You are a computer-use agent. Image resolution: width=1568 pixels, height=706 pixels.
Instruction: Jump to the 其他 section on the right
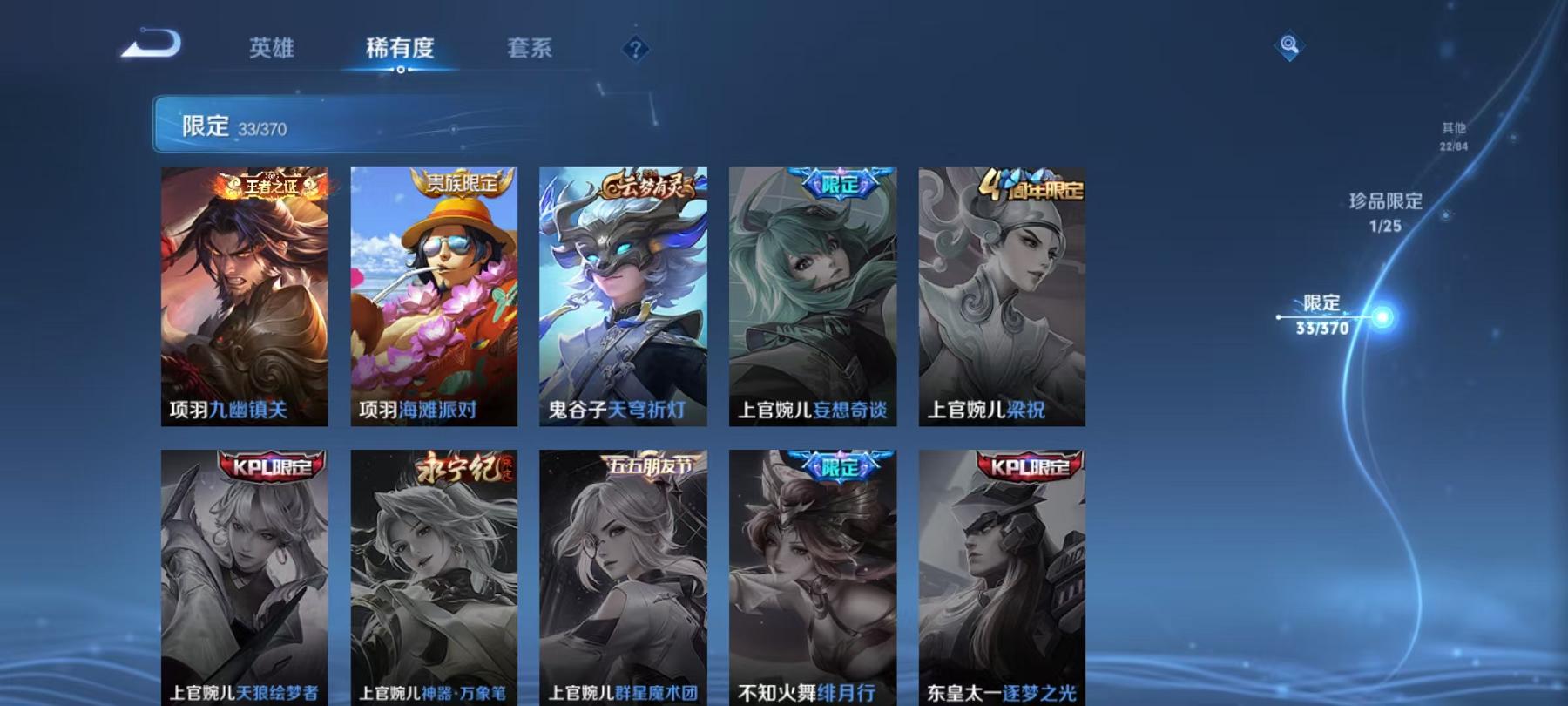coord(1452,135)
